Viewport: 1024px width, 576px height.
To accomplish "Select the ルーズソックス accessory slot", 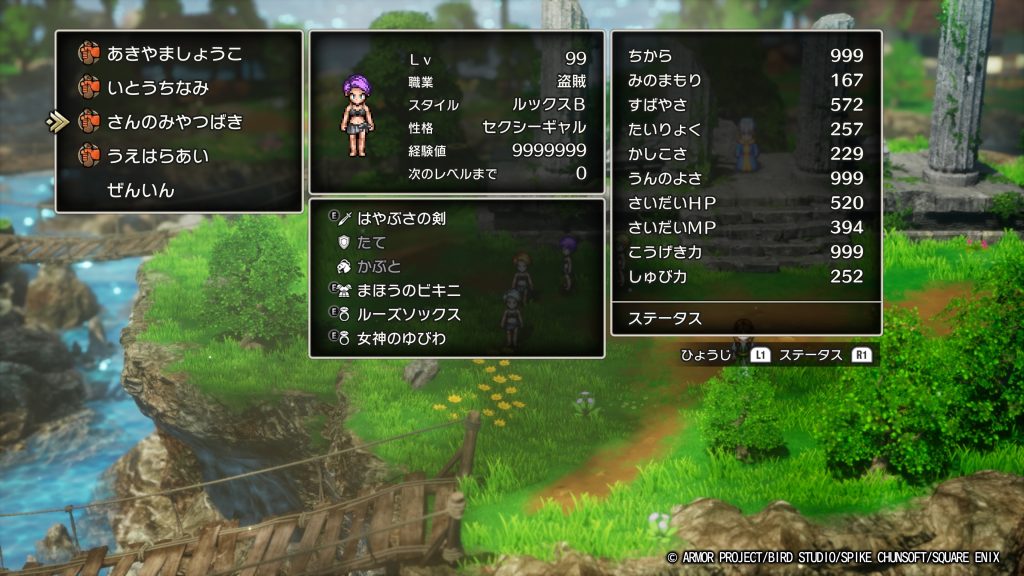I will click(408, 314).
